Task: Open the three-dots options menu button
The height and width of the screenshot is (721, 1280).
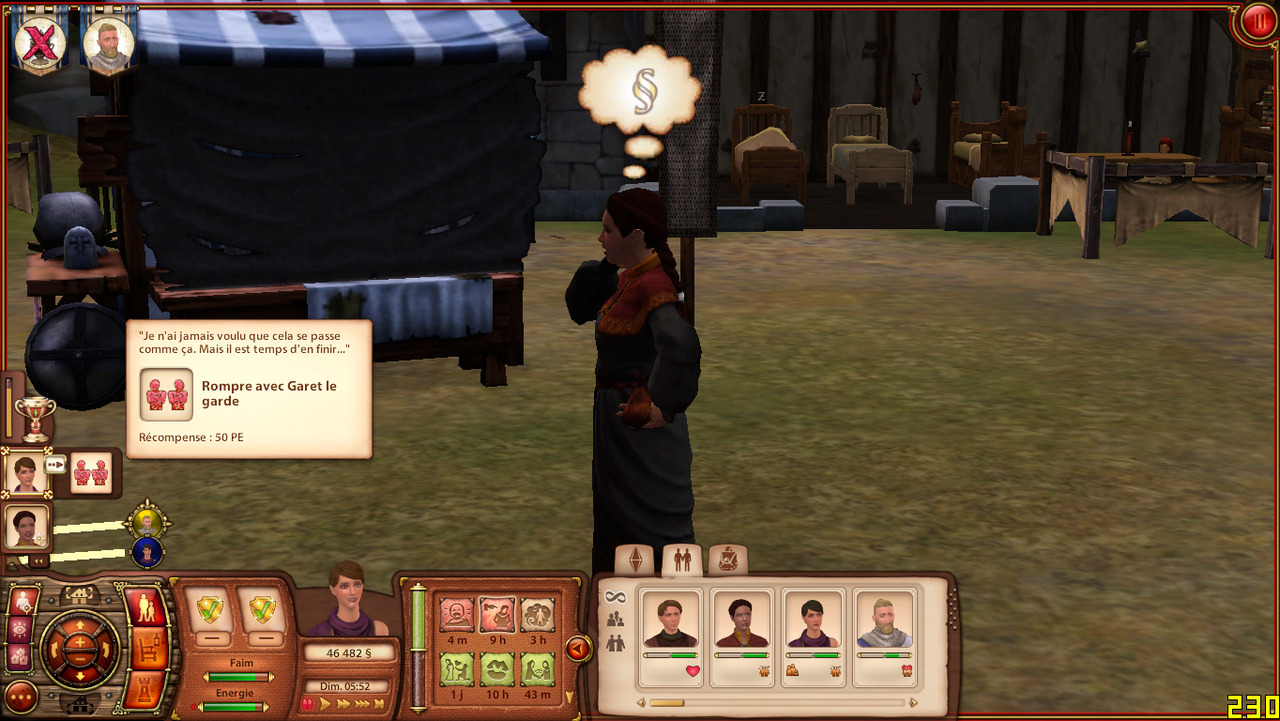Action: [21, 696]
